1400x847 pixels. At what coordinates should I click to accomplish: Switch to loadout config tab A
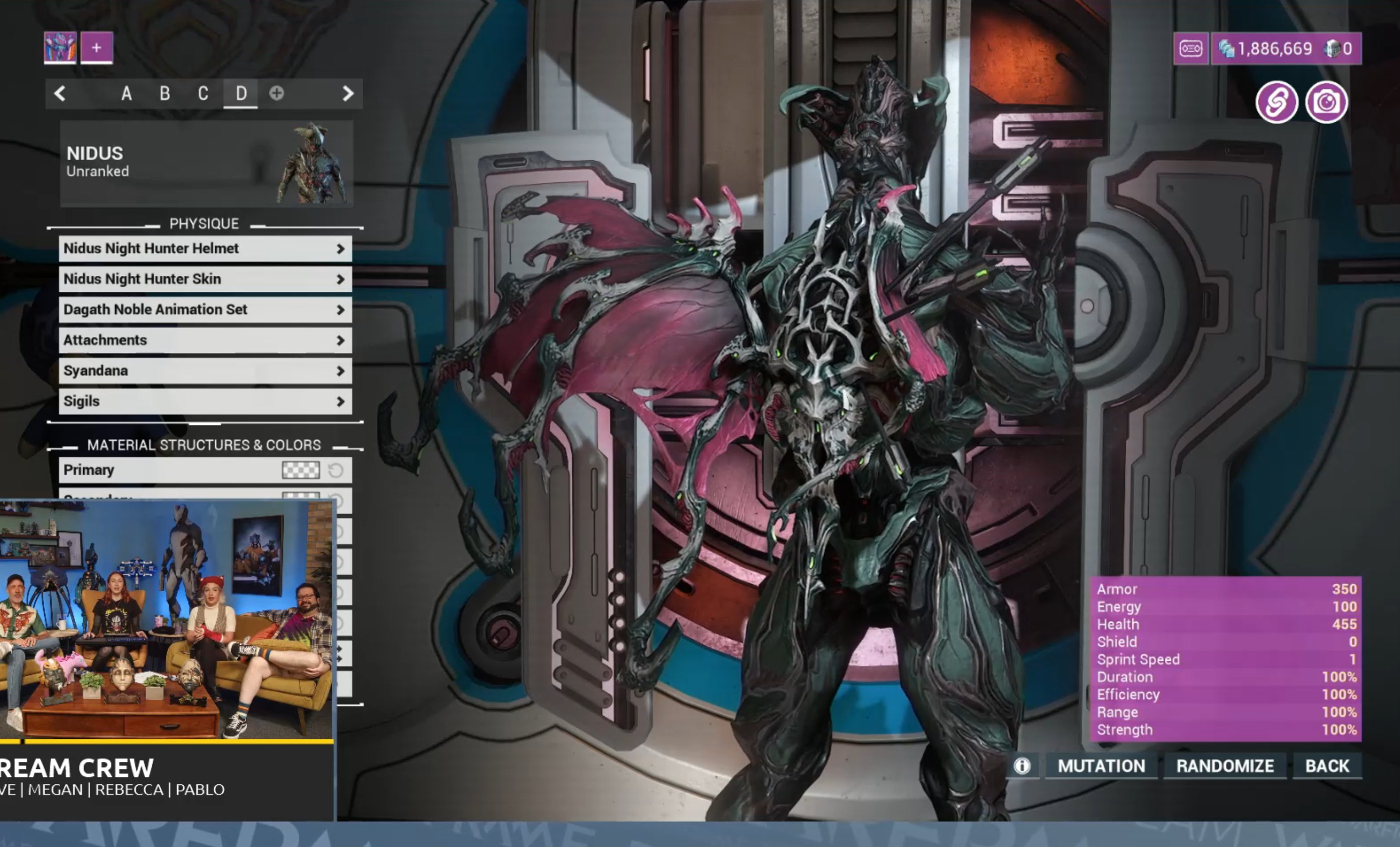(126, 93)
